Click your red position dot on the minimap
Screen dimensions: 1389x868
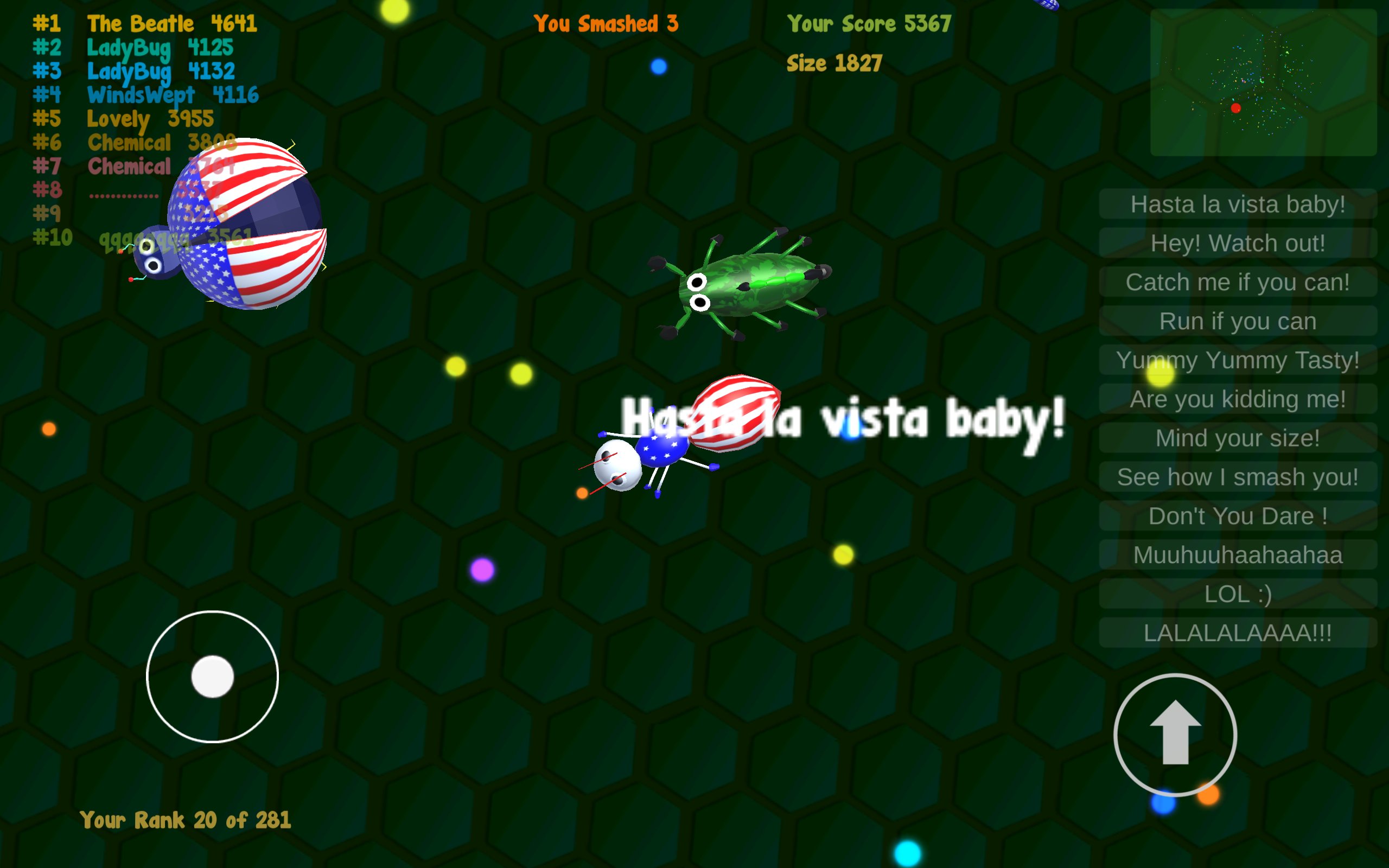coord(1235,107)
